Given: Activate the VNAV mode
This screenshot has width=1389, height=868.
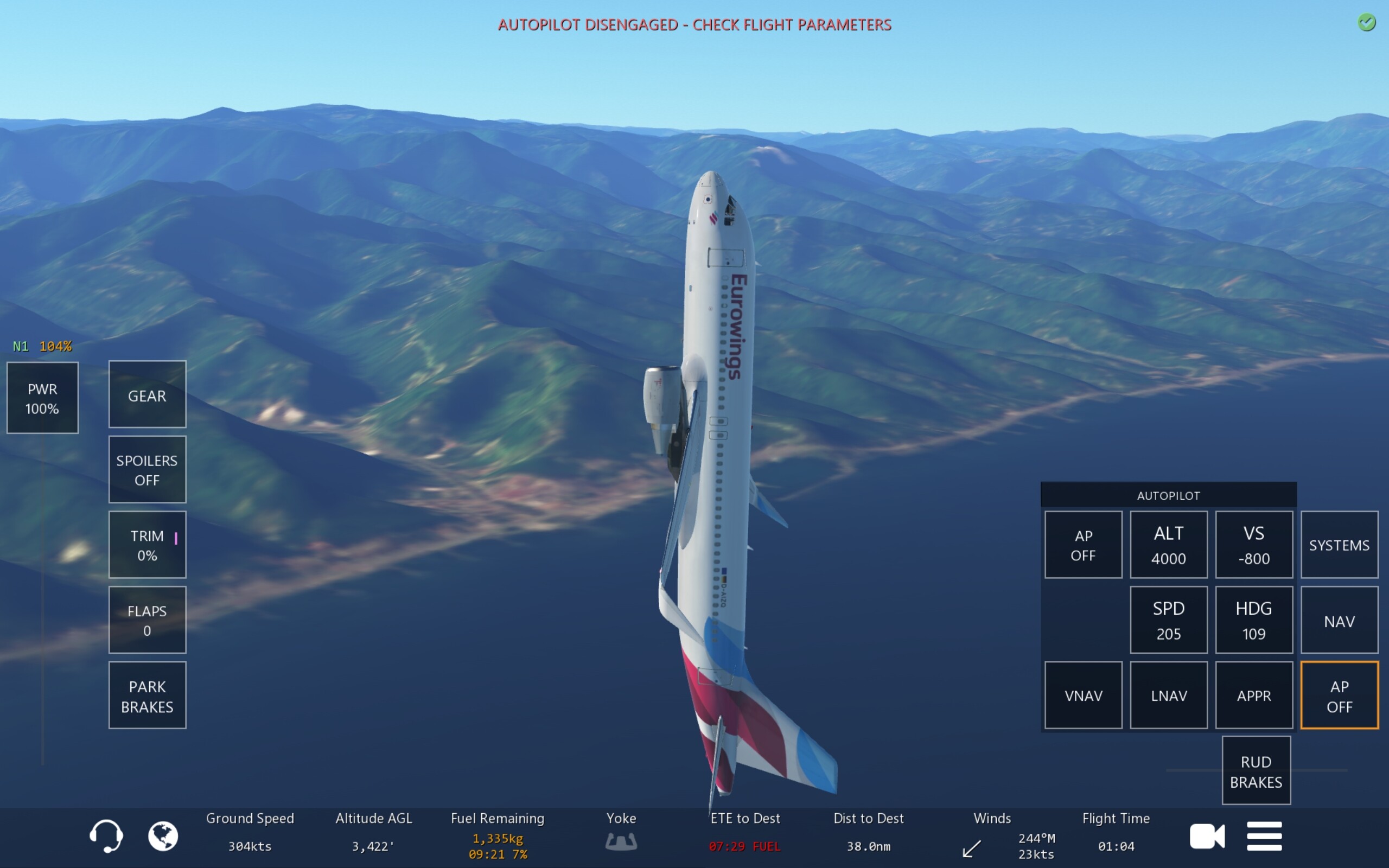Looking at the screenshot, I should pyautogui.click(x=1083, y=695).
